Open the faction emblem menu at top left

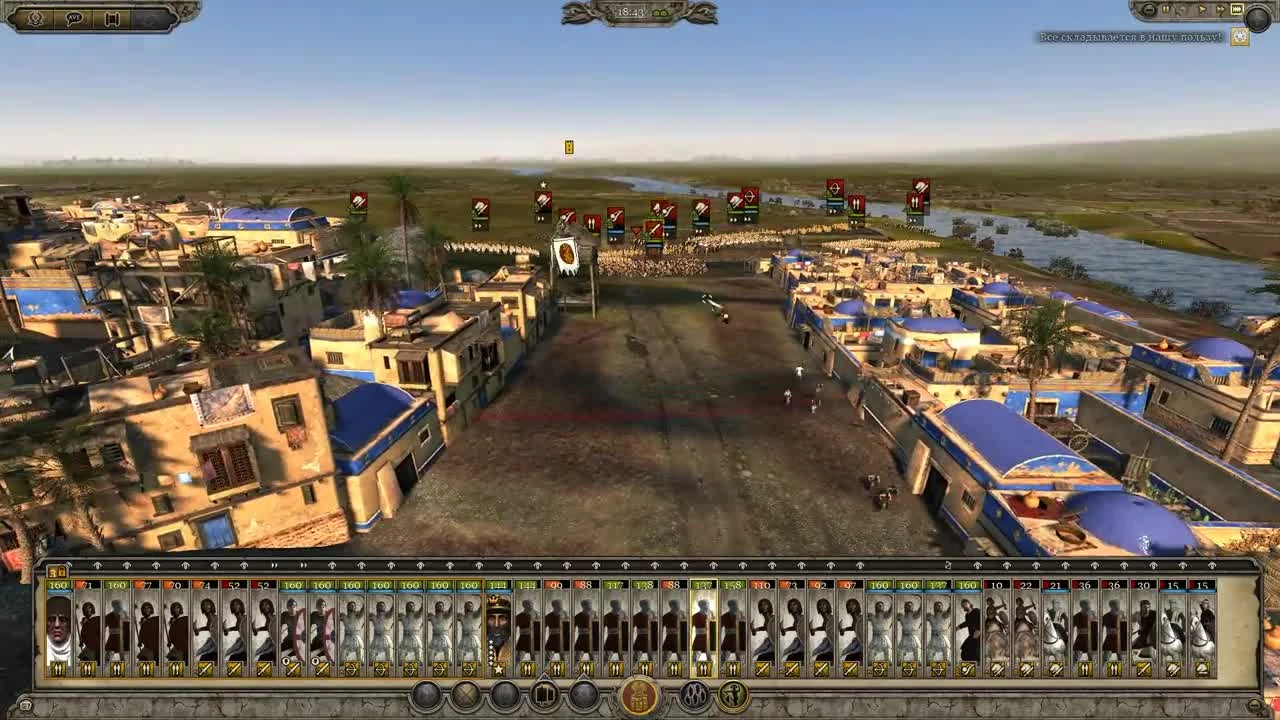coord(34,17)
